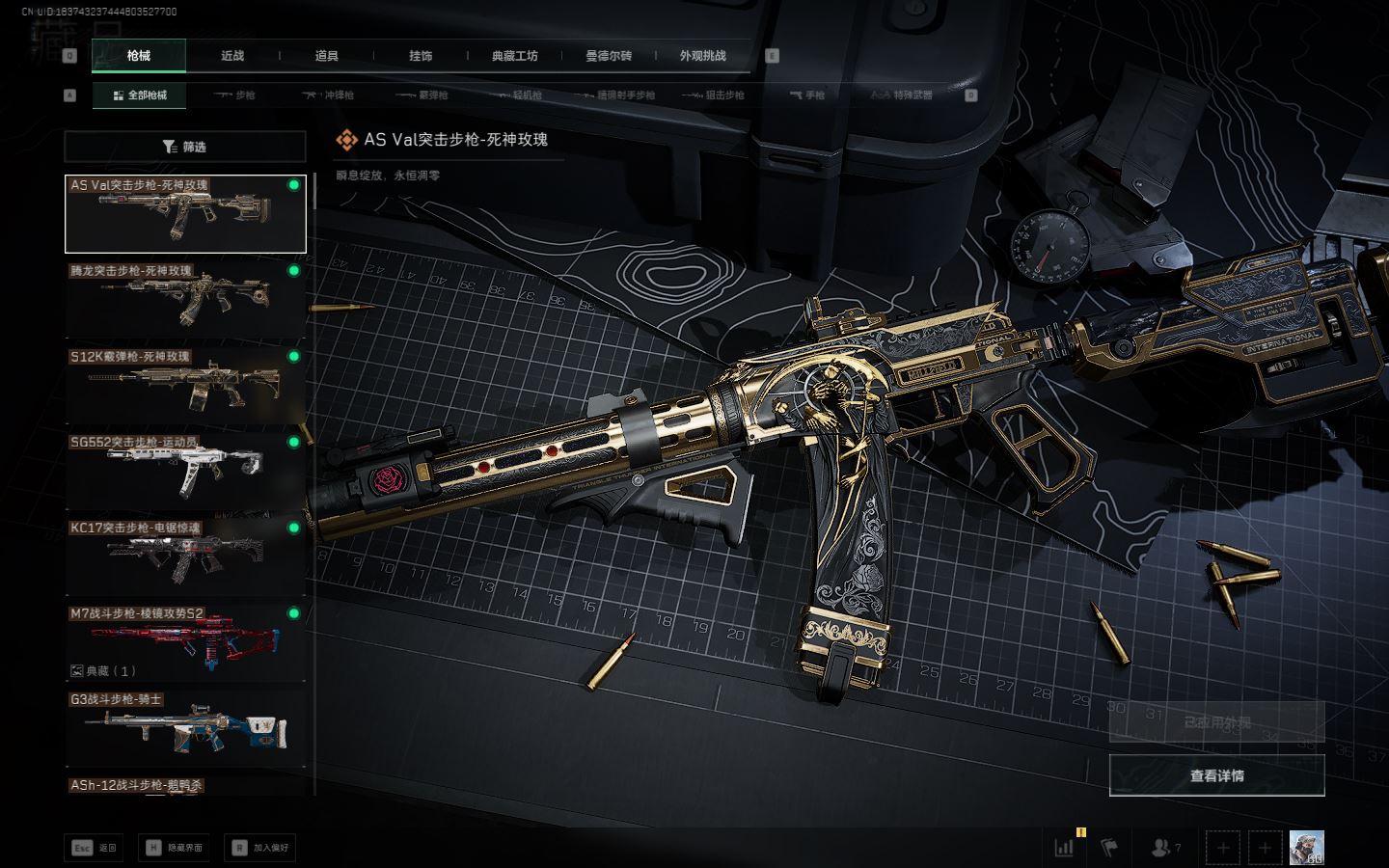Screen dimensions: 1389x868
Task: Open the 曼德尔砖 tab
Action: click(609, 56)
